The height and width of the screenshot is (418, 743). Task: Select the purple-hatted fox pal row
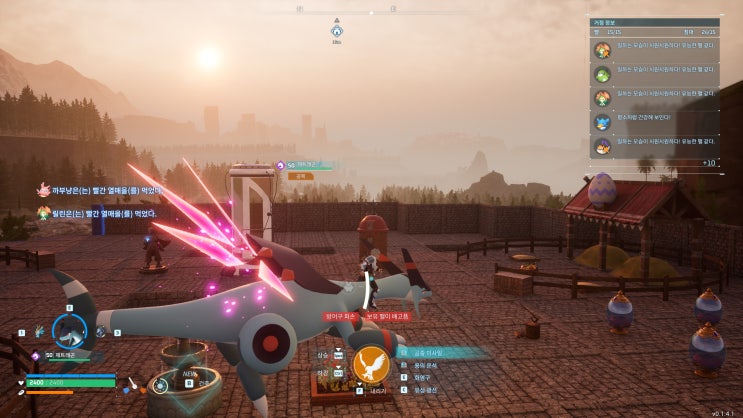coord(654,146)
